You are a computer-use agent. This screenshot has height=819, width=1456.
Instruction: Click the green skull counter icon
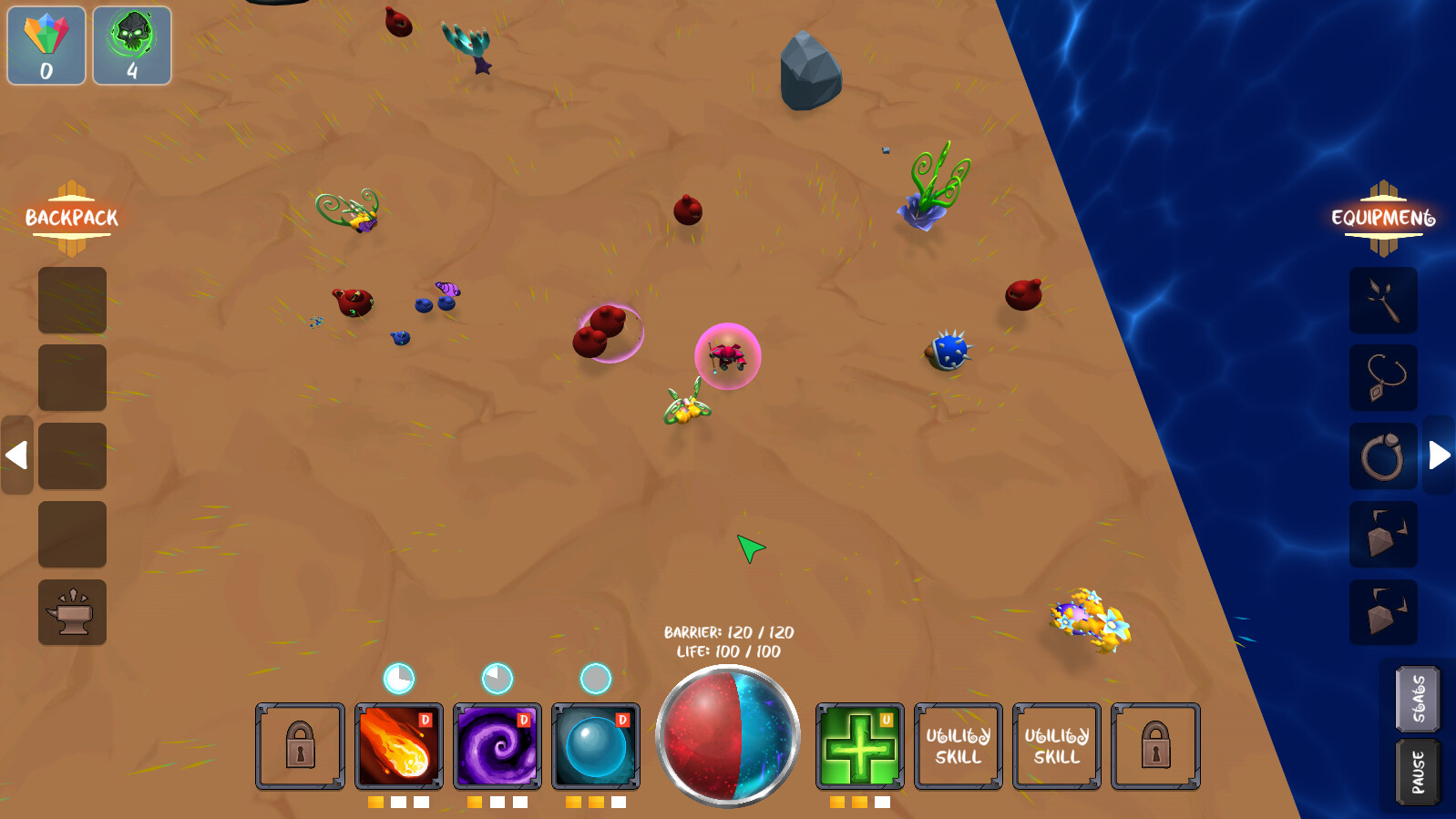click(131, 44)
